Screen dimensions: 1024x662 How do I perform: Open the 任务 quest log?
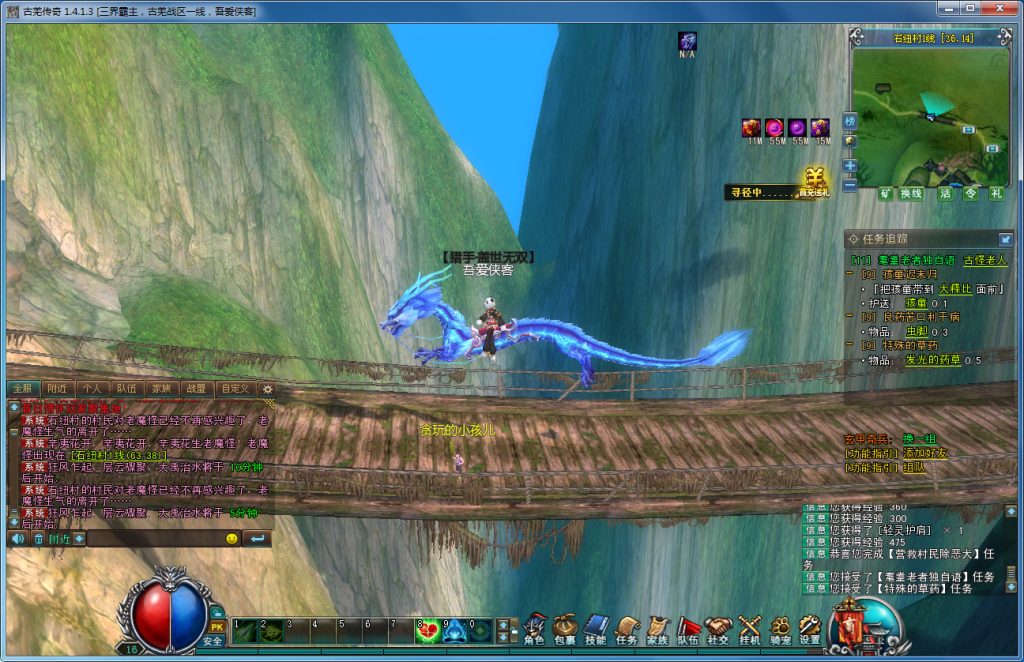627,627
